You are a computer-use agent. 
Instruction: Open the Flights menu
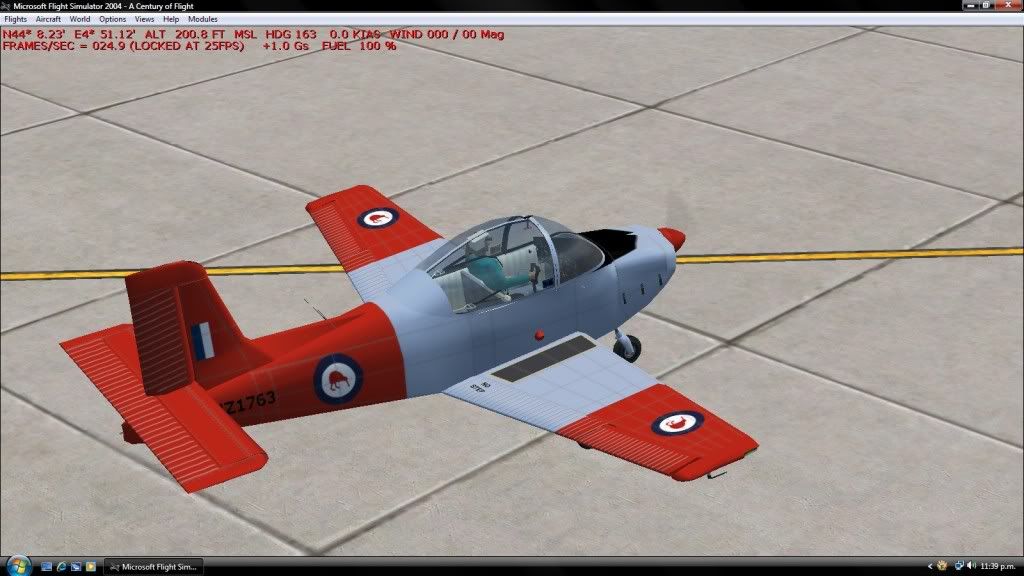[16, 19]
